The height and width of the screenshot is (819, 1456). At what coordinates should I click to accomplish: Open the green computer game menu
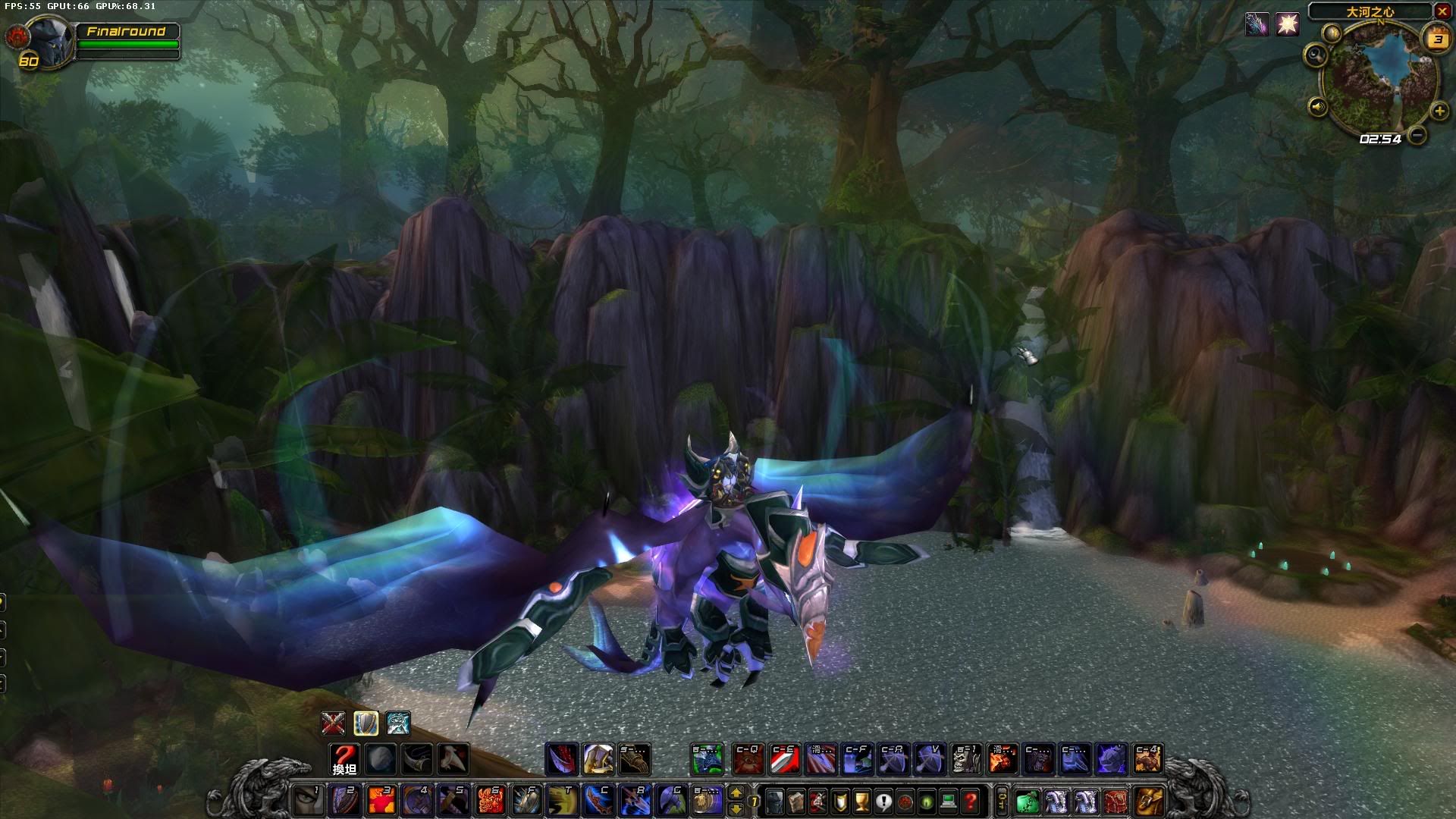[x=948, y=801]
